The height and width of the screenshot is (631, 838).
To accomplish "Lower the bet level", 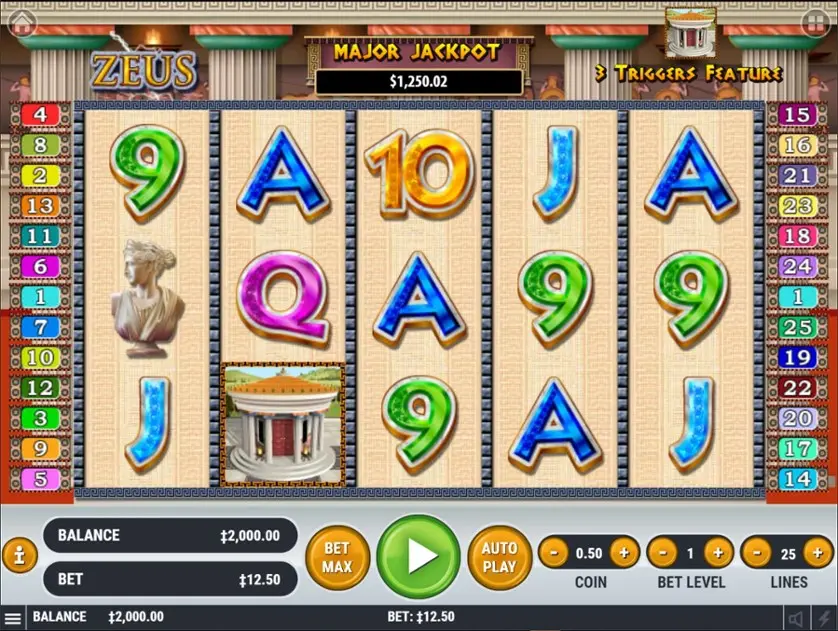I will 661,552.
